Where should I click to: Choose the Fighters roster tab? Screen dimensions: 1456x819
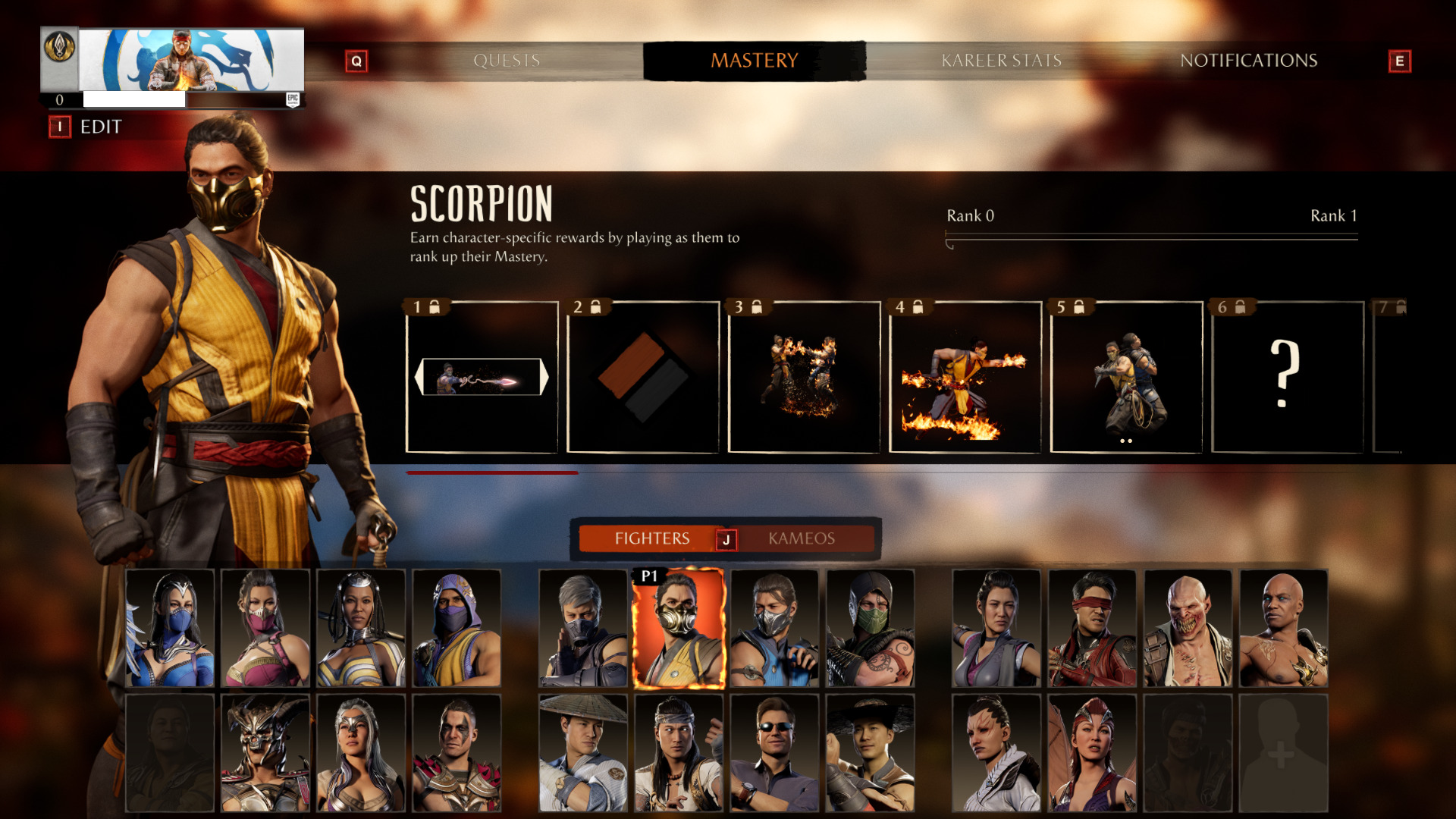[651, 538]
